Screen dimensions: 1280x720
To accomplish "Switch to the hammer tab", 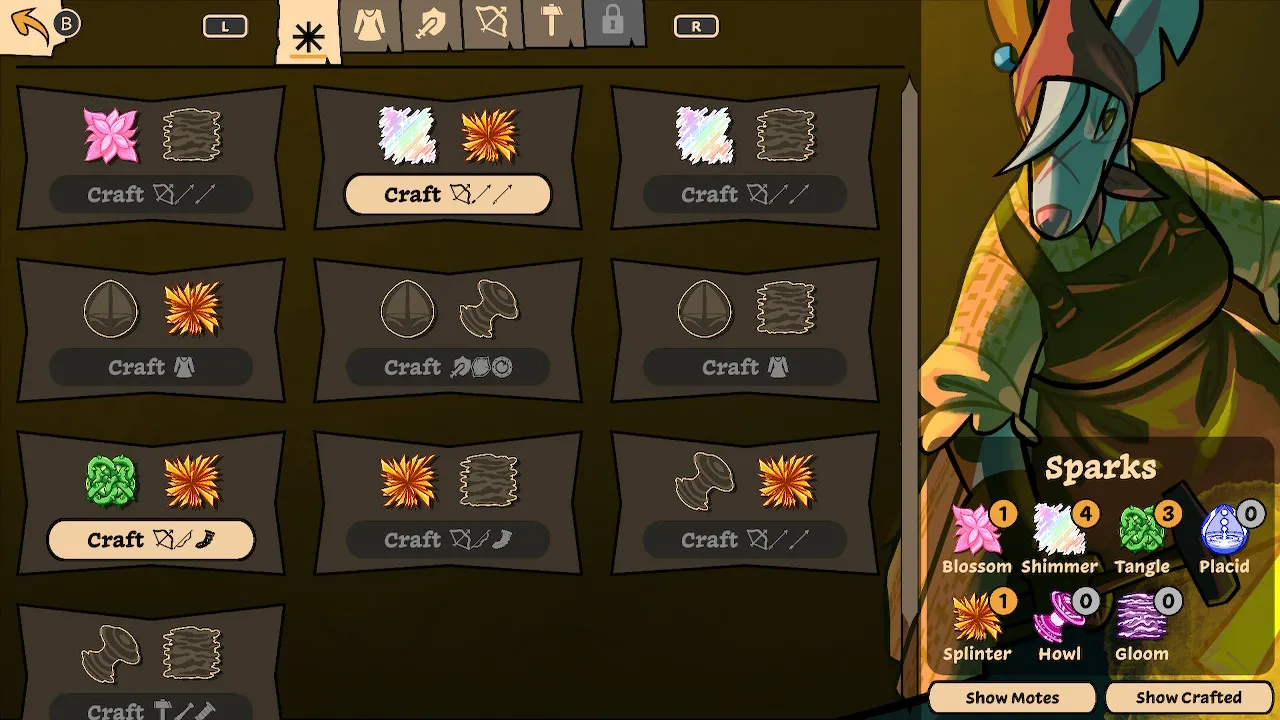I will 552,23.
